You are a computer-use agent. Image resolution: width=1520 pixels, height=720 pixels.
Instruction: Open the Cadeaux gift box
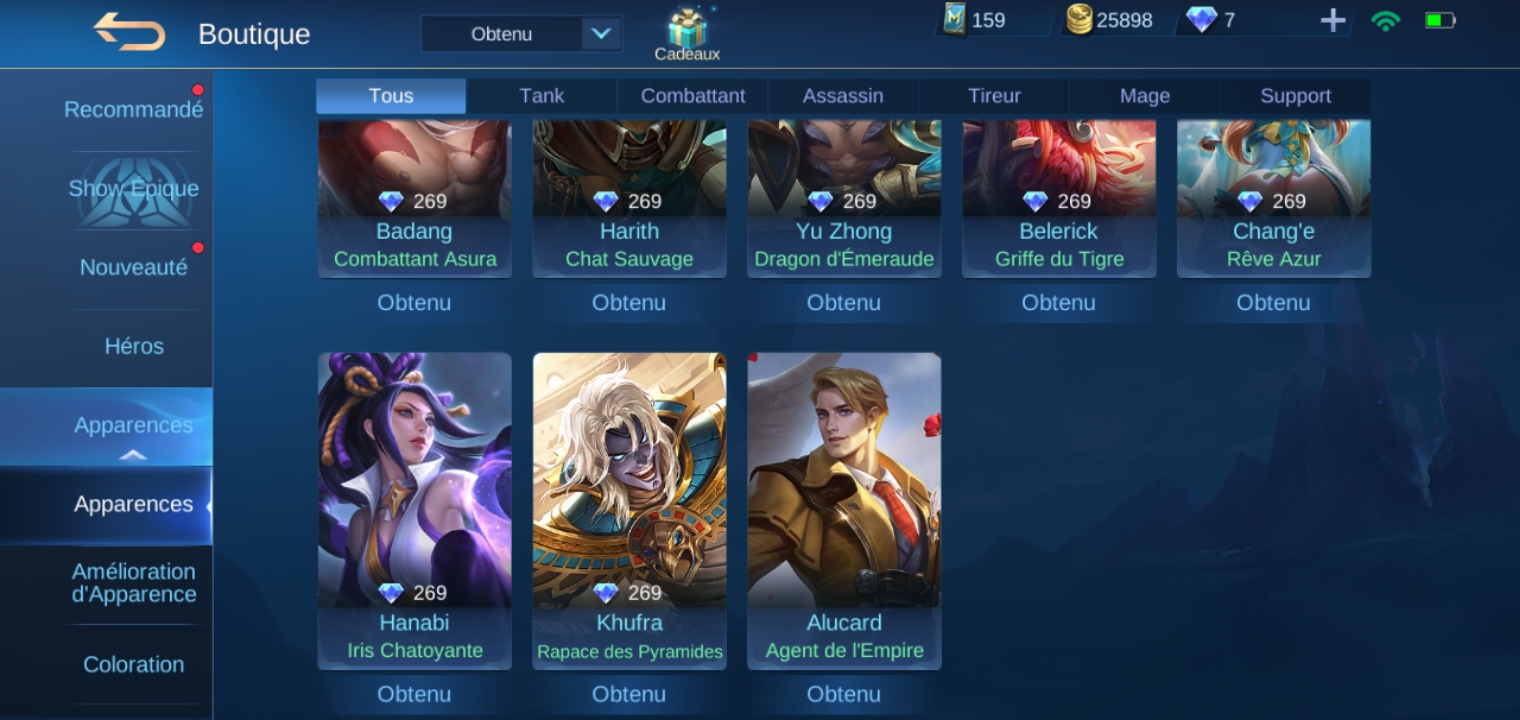click(687, 34)
